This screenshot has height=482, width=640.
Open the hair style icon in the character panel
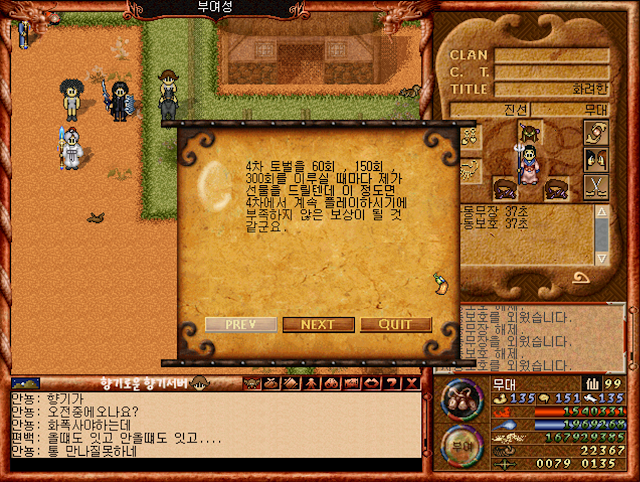[597, 159]
